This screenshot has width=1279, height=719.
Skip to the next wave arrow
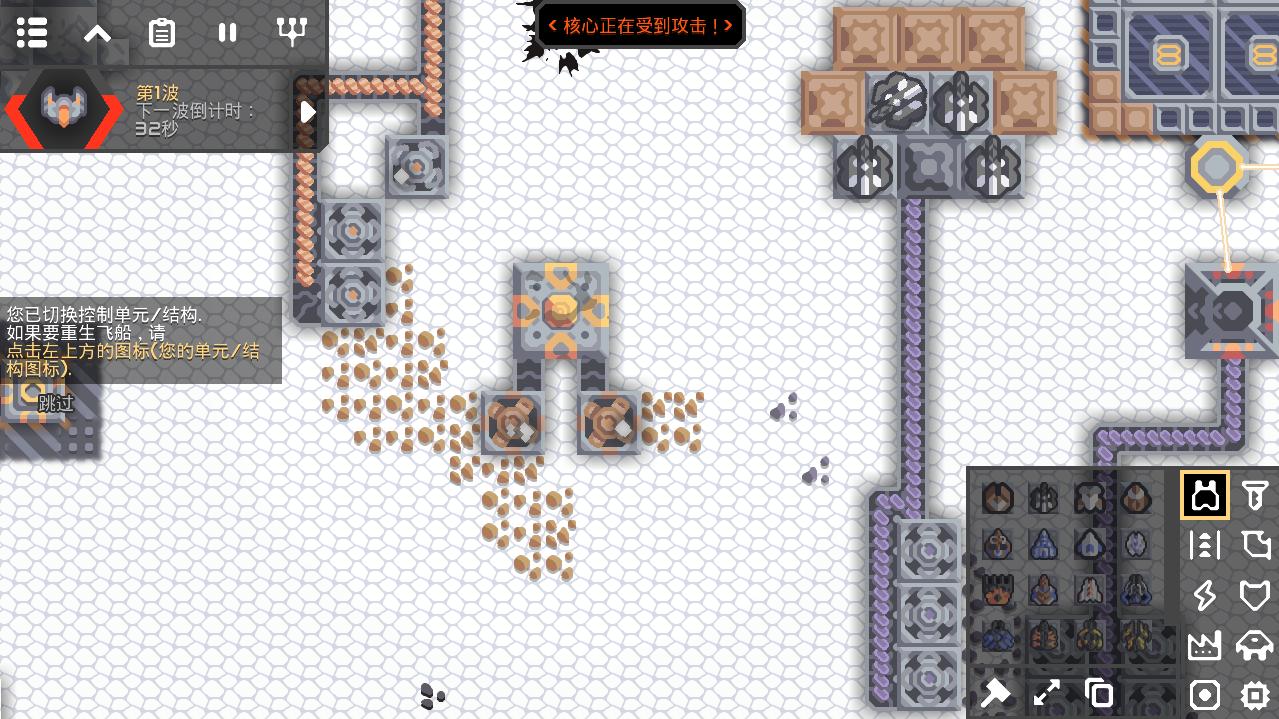(x=308, y=112)
